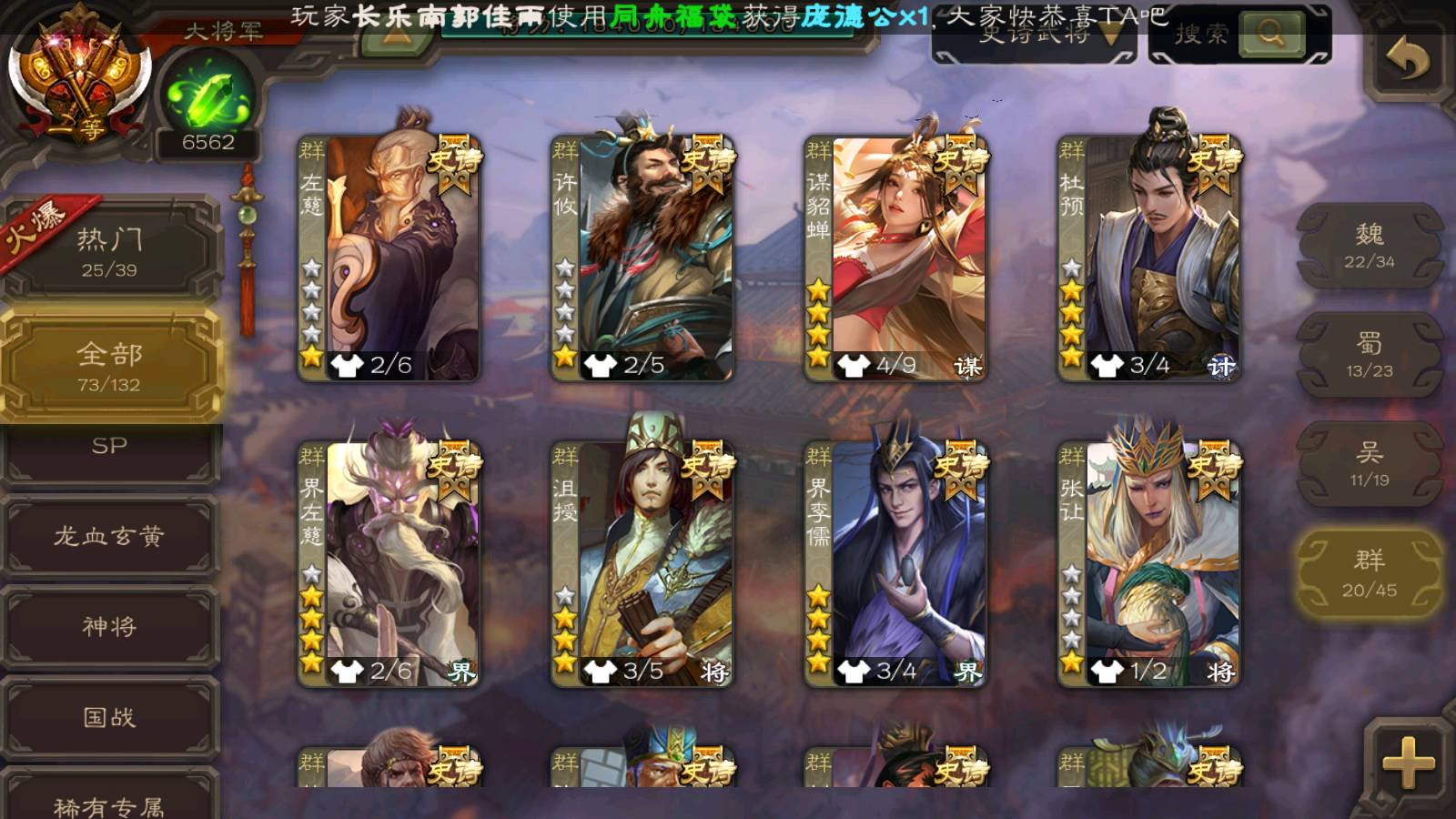Select the 左慈 hero card

(389, 257)
